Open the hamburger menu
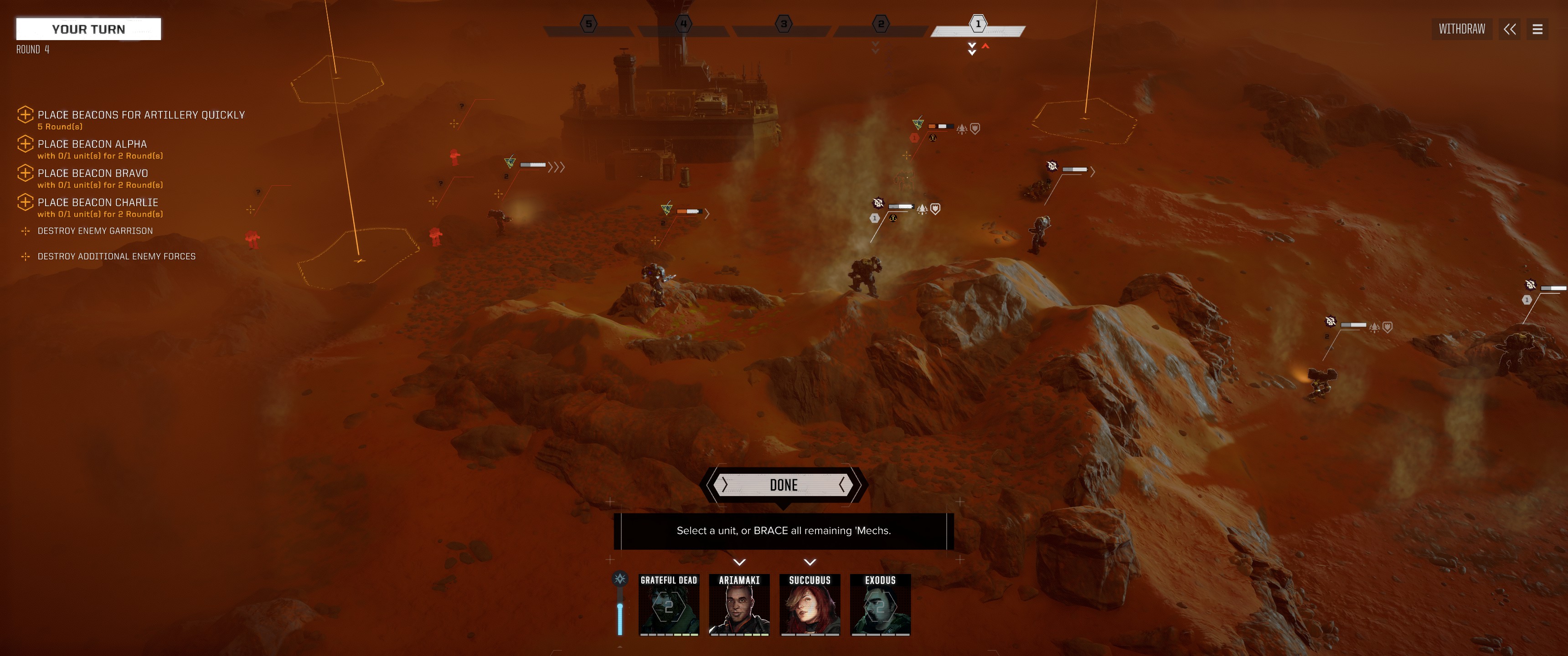Image resolution: width=1568 pixels, height=656 pixels. (x=1537, y=29)
